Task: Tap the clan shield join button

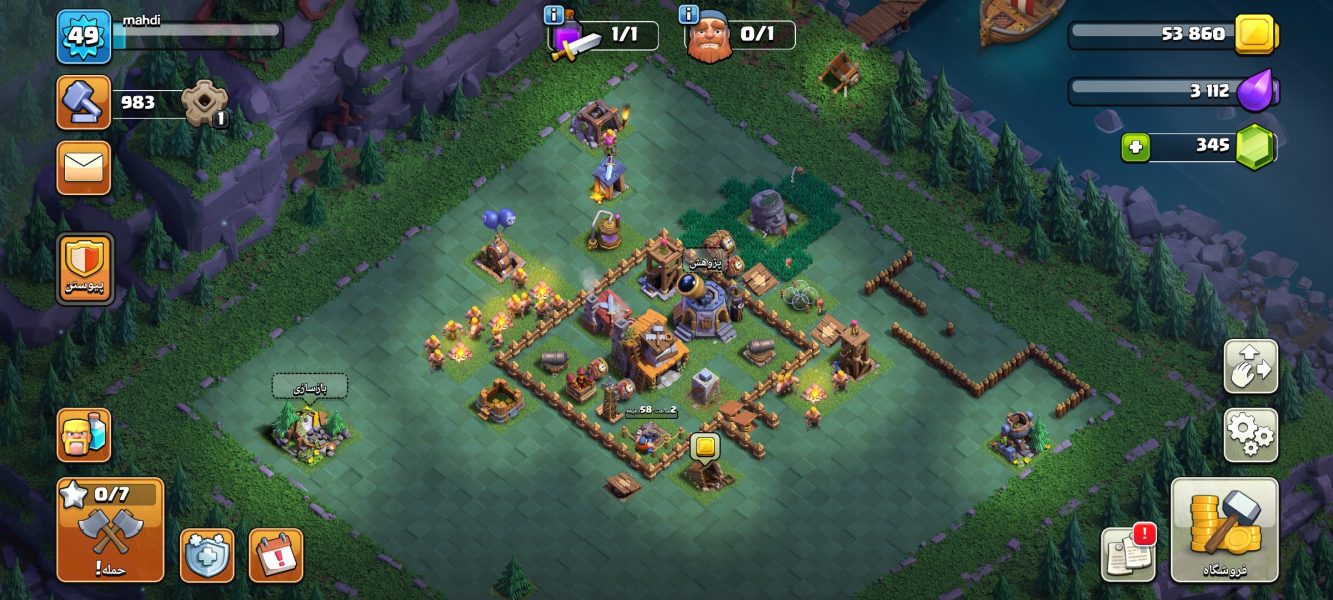Action: coord(85,268)
